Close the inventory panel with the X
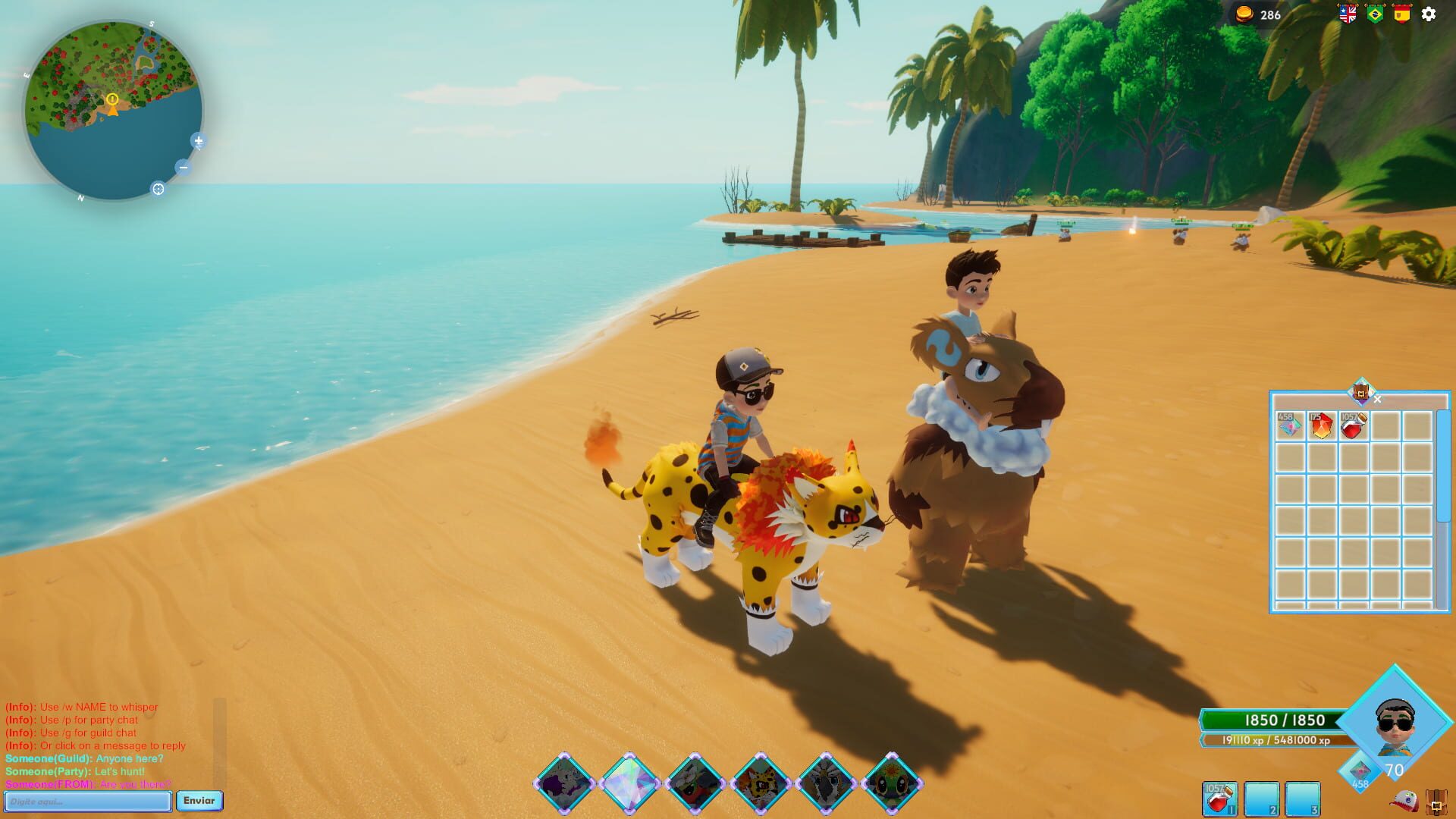 pyautogui.click(x=1377, y=400)
